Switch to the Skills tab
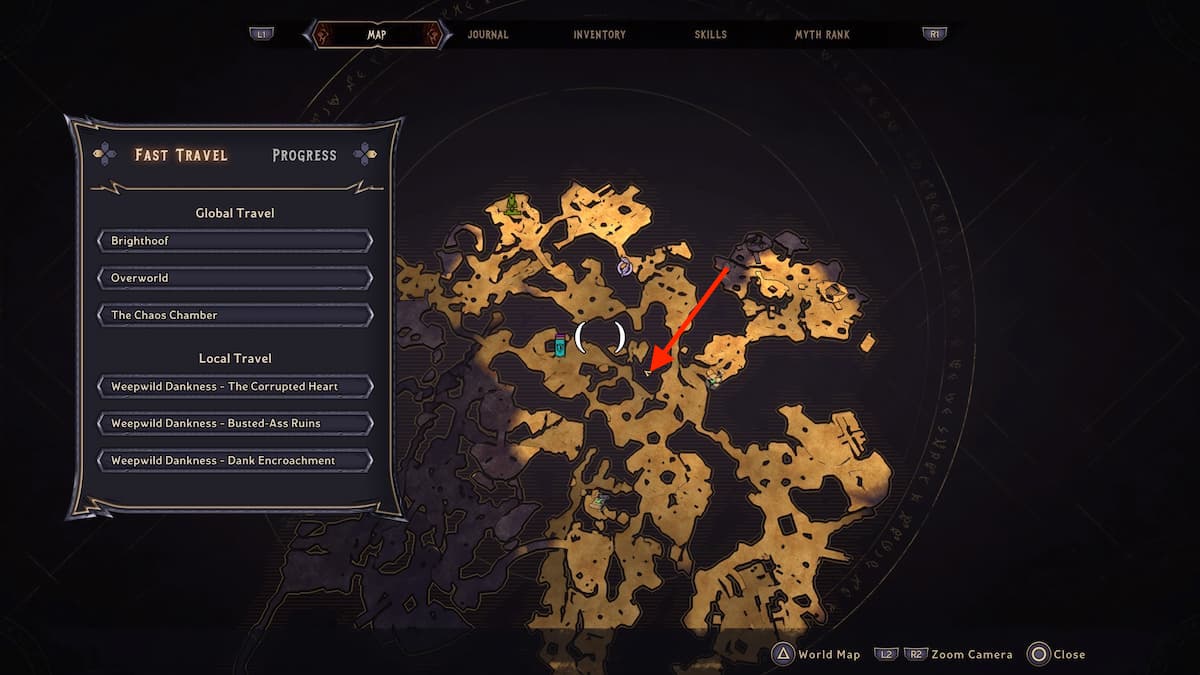Screen dimensions: 1200x675 point(711,34)
